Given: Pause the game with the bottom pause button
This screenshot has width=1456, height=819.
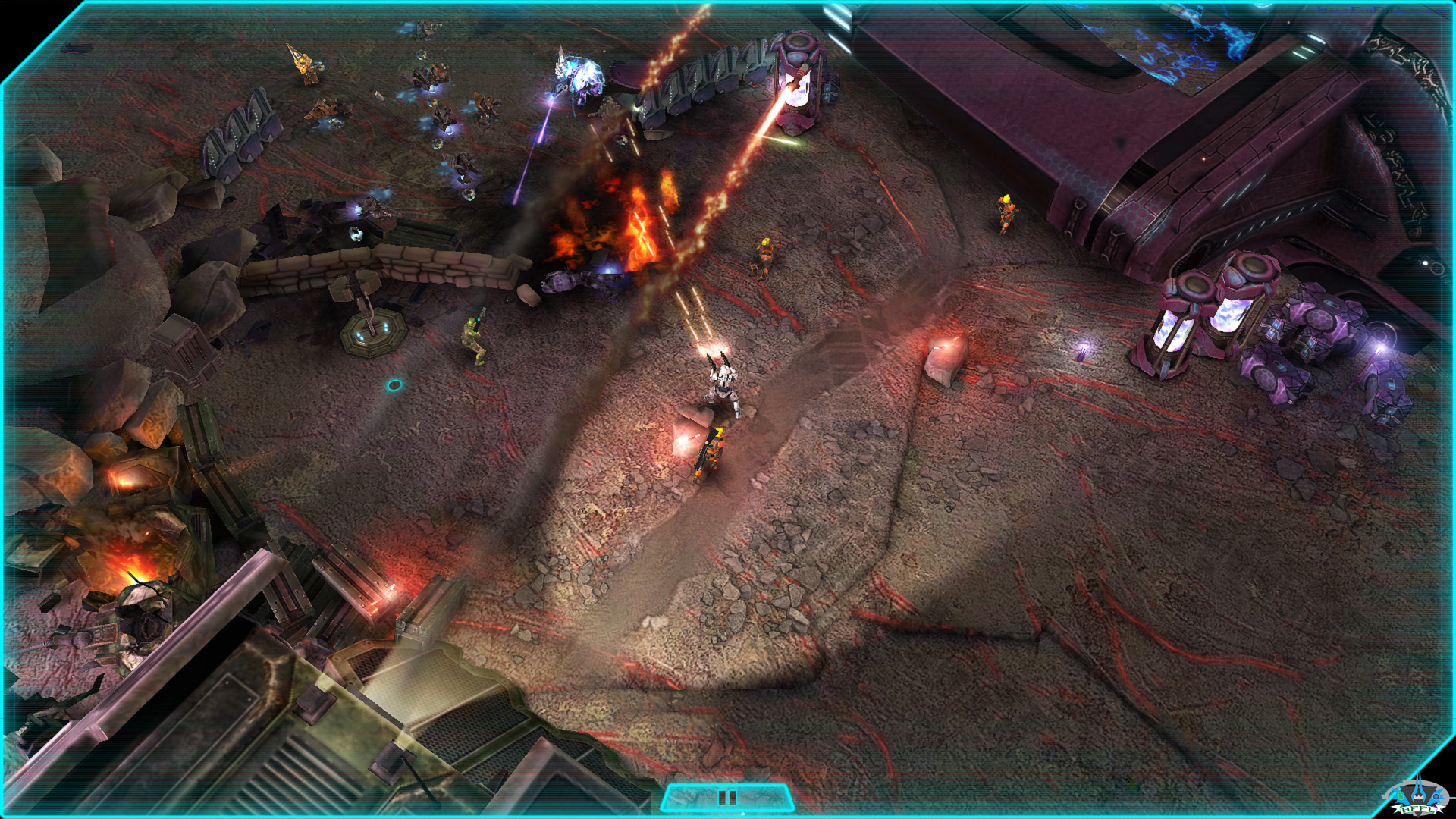Looking at the screenshot, I should coord(727,798).
